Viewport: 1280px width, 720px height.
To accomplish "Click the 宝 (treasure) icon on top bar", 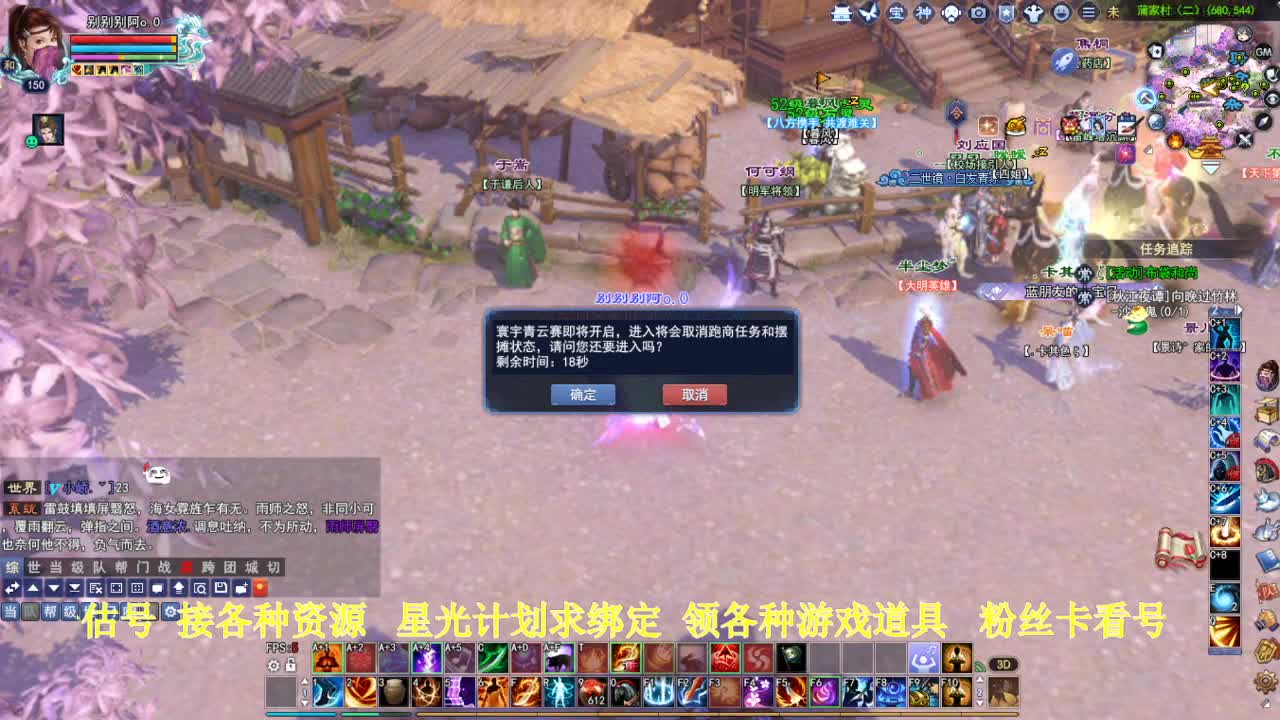I will 897,13.
